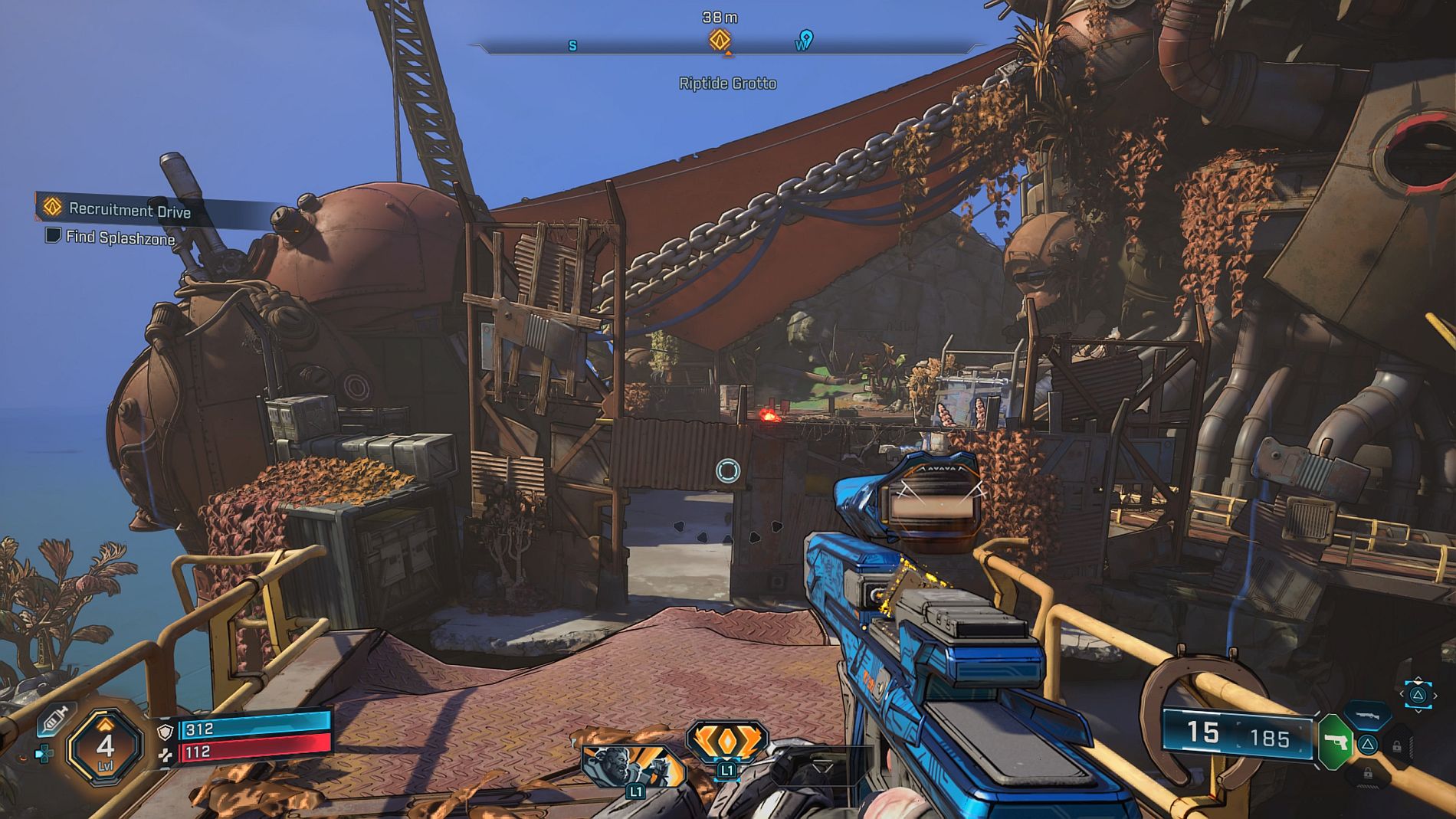Select the blue waypoint pin on the compass

pyautogui.click(x=805, y=38)
